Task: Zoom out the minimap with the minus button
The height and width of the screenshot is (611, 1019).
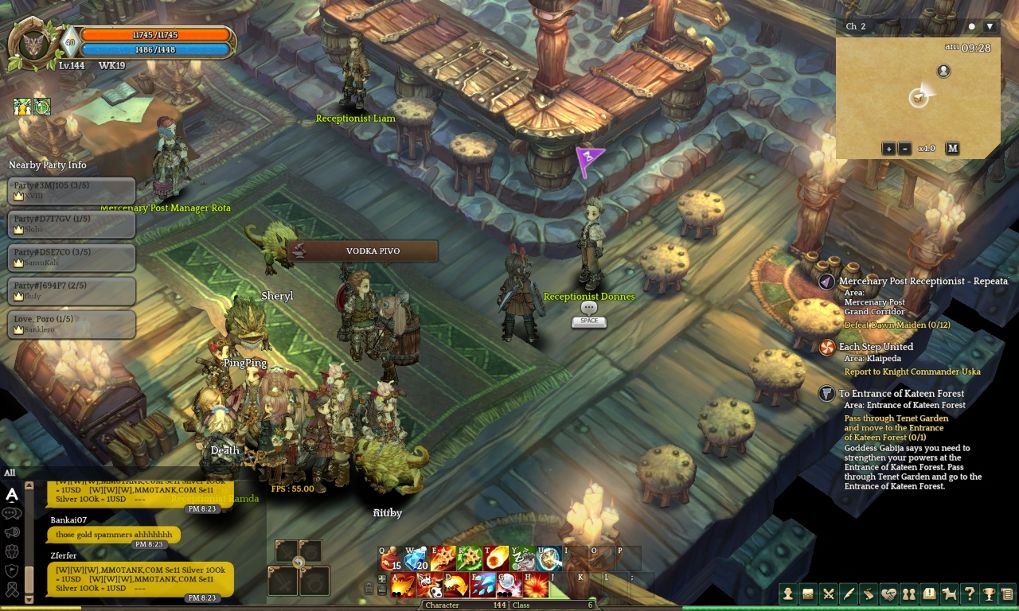Action: pyautogui.click(x=904, y=149)
